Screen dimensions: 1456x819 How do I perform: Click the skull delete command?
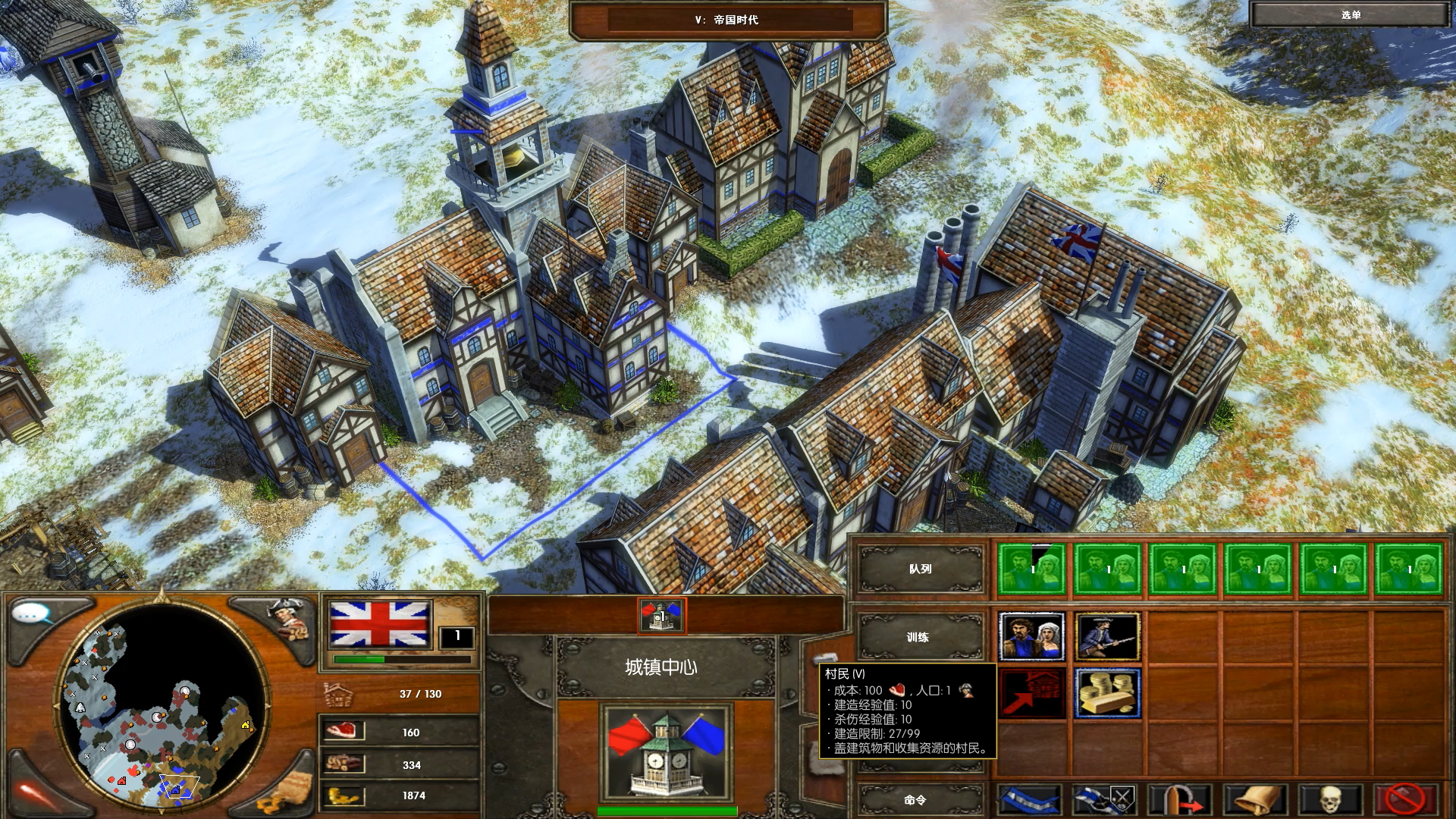[1331, 799]
